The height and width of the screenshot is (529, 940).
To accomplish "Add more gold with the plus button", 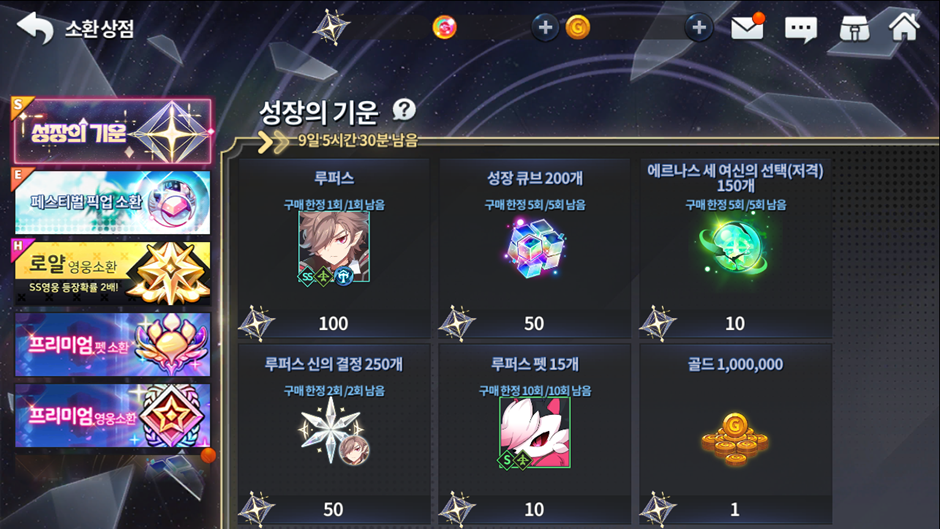I will click(698, 27).
